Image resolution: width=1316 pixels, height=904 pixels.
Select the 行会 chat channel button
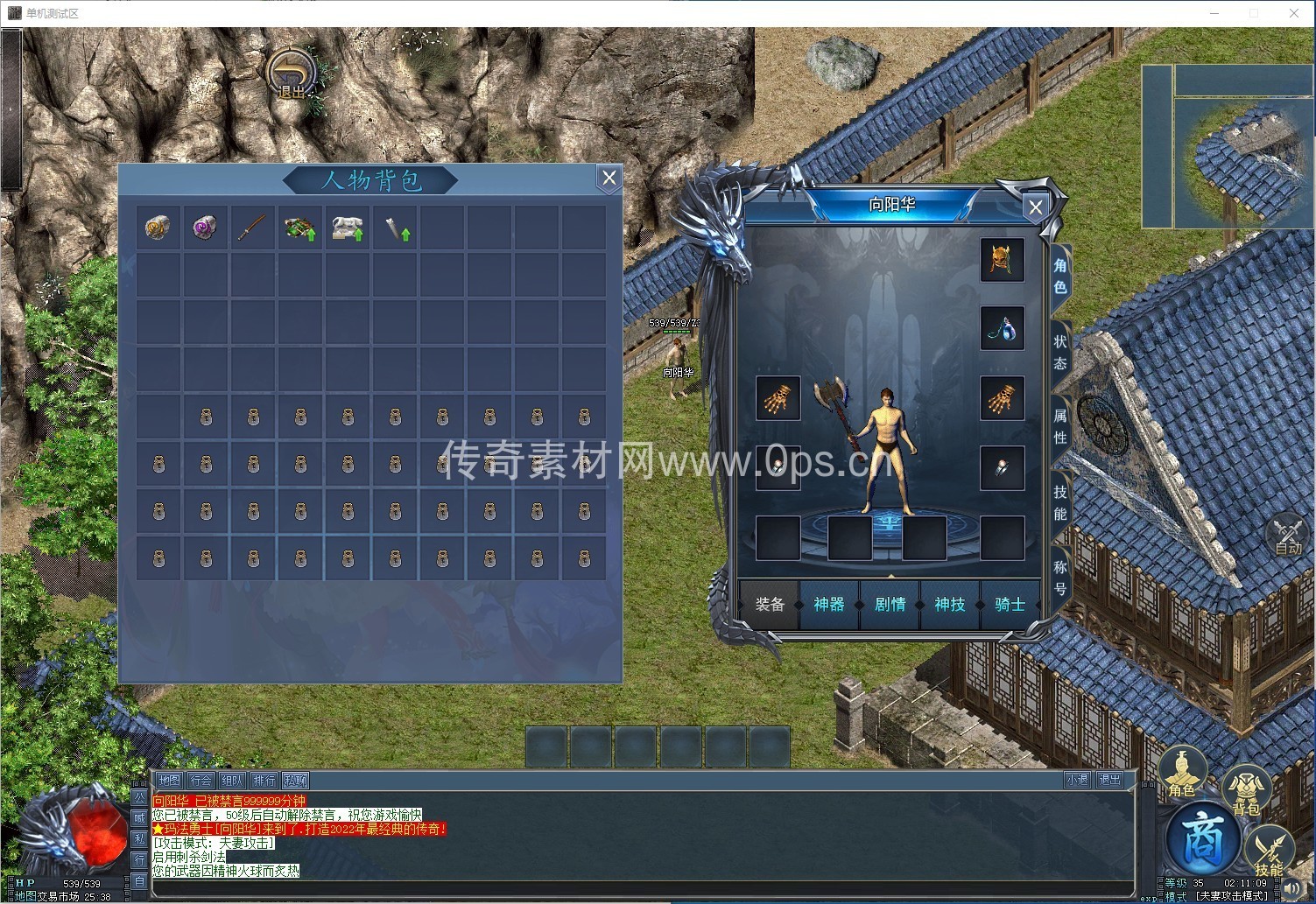coord(201,780)
